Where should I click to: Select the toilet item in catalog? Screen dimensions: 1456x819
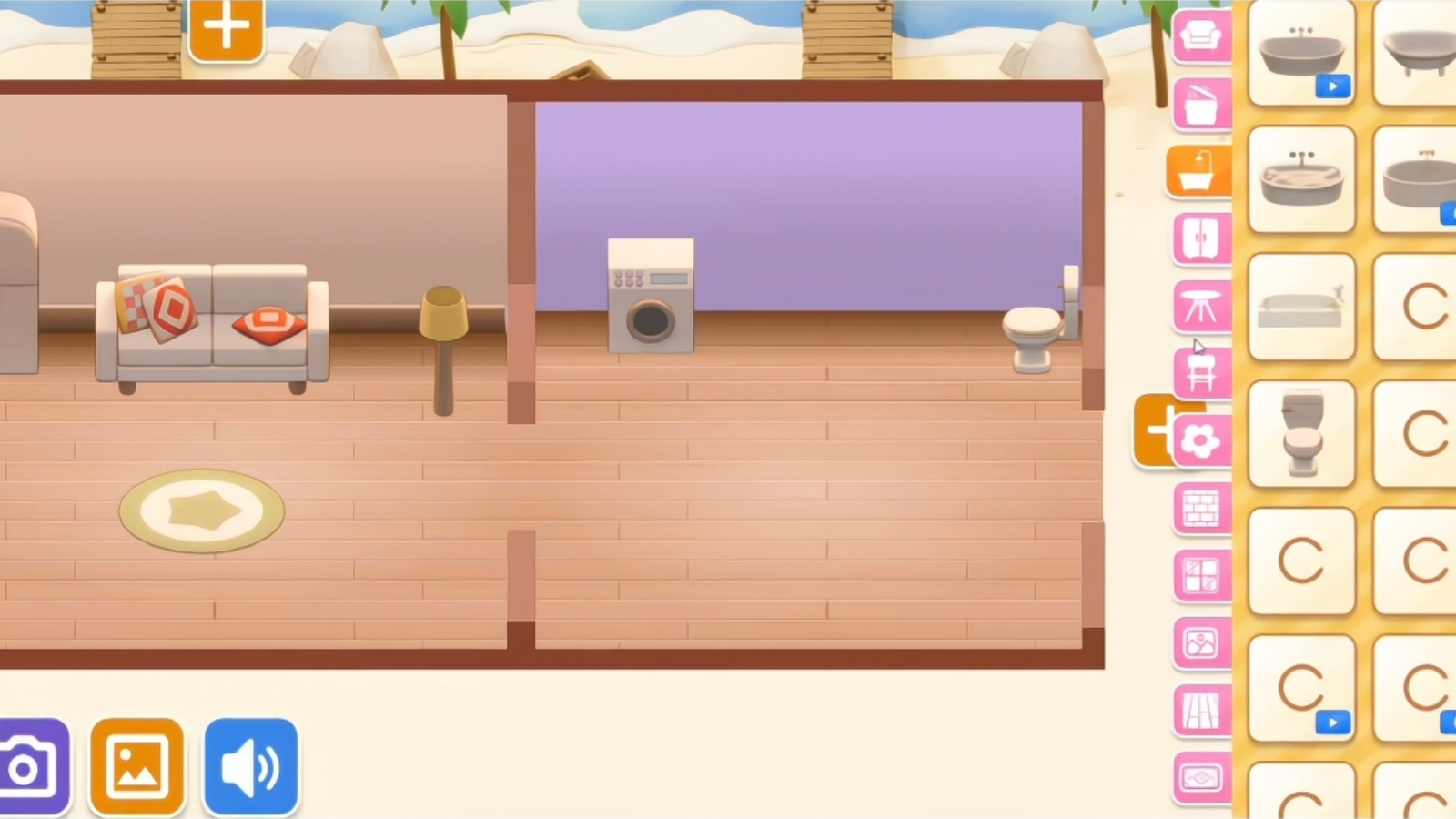point(1300,434)
